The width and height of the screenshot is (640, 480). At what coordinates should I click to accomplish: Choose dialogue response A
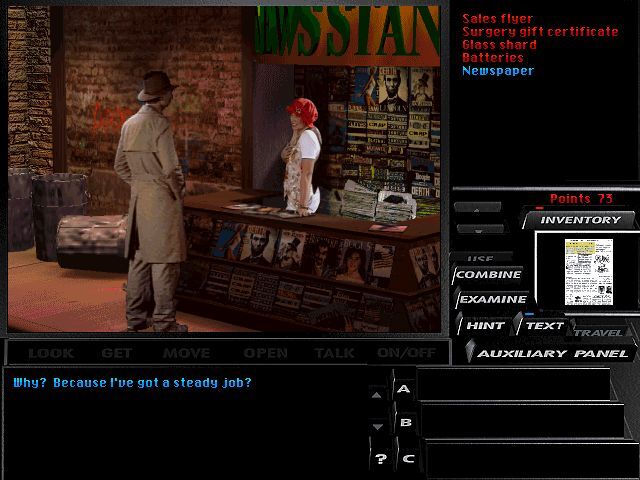point(405,388)
